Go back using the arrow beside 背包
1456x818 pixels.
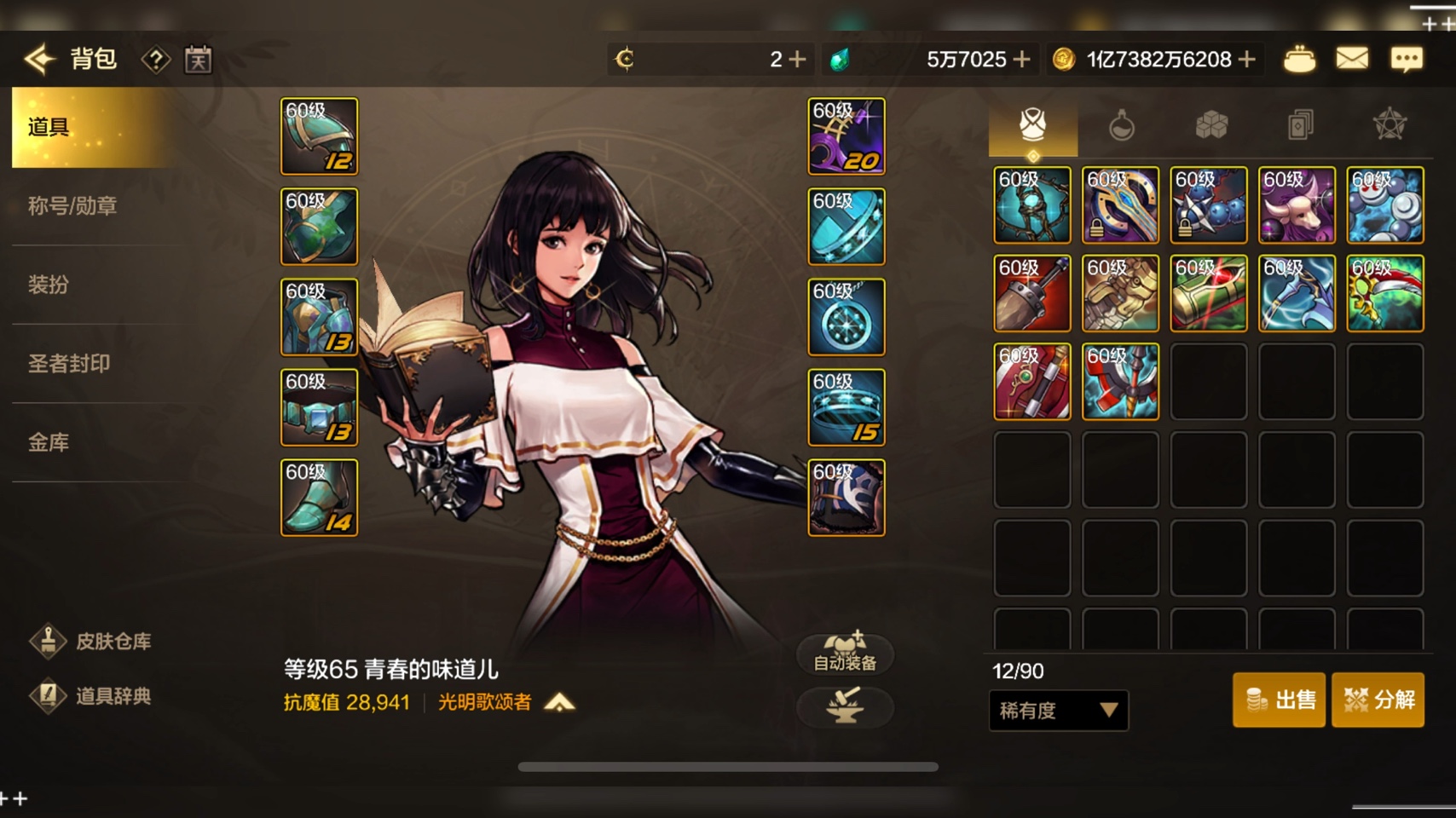(40, 59)
